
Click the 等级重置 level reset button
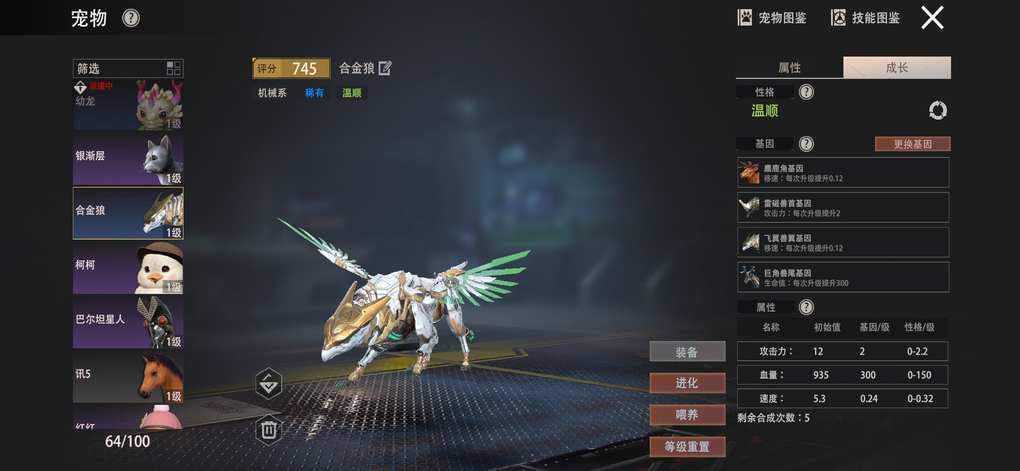coord(687,446)
